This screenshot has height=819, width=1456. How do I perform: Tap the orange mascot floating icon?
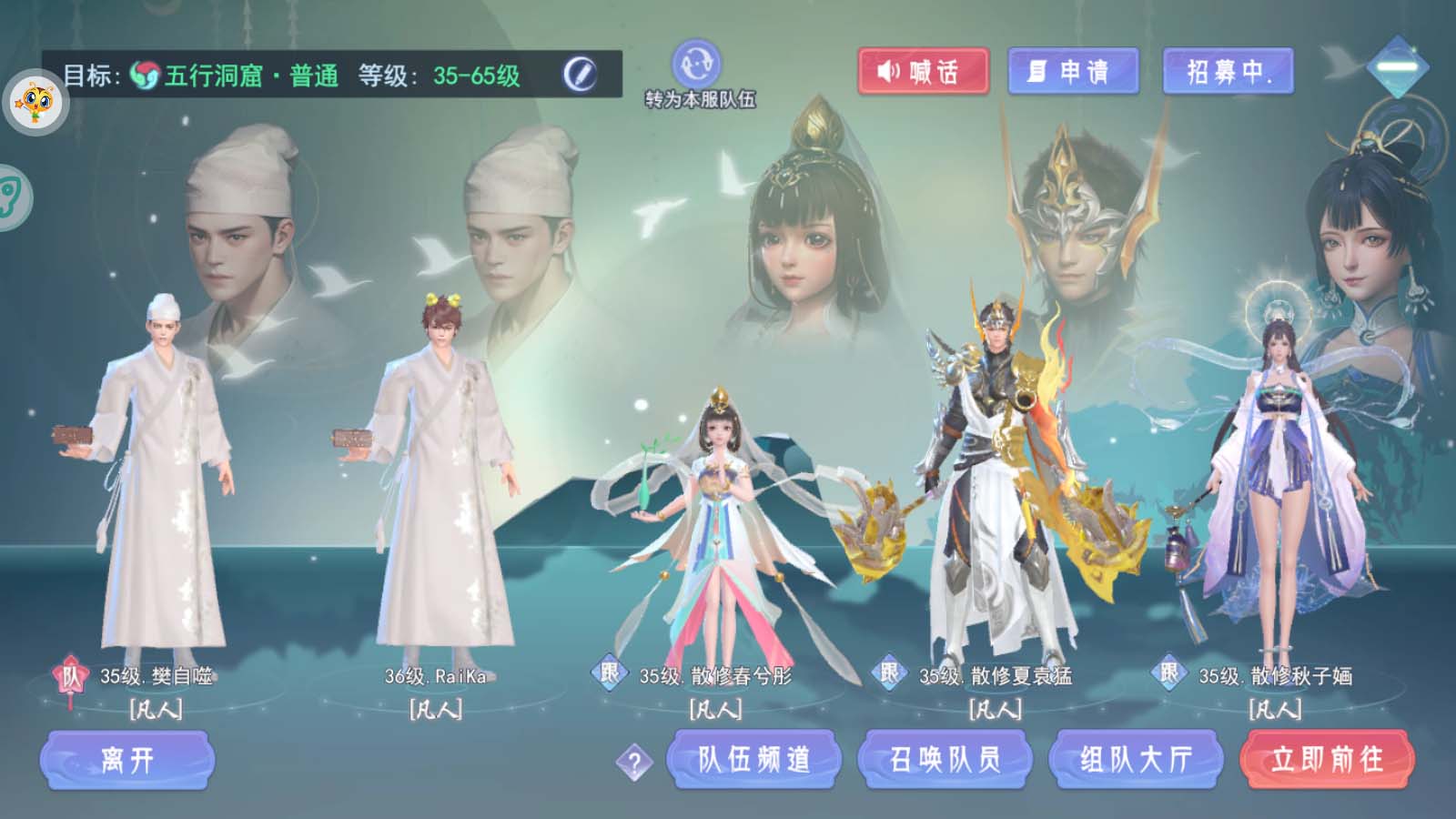[35, 103]
